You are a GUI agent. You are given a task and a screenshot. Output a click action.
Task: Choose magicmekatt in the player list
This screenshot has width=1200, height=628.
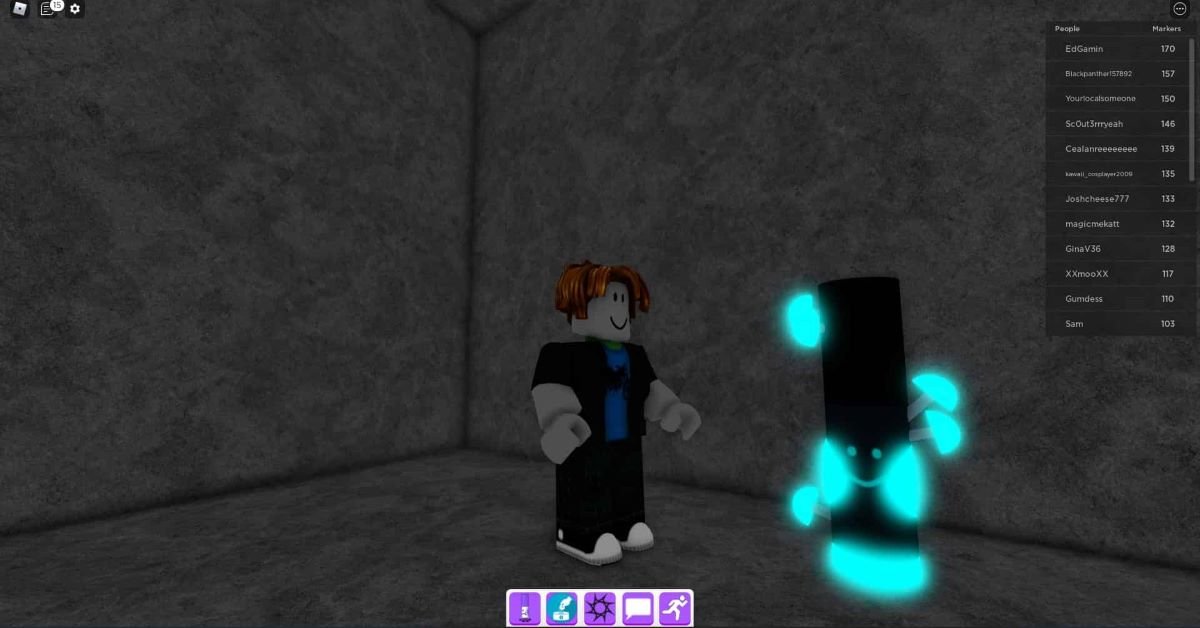(x=1093, y=224)
